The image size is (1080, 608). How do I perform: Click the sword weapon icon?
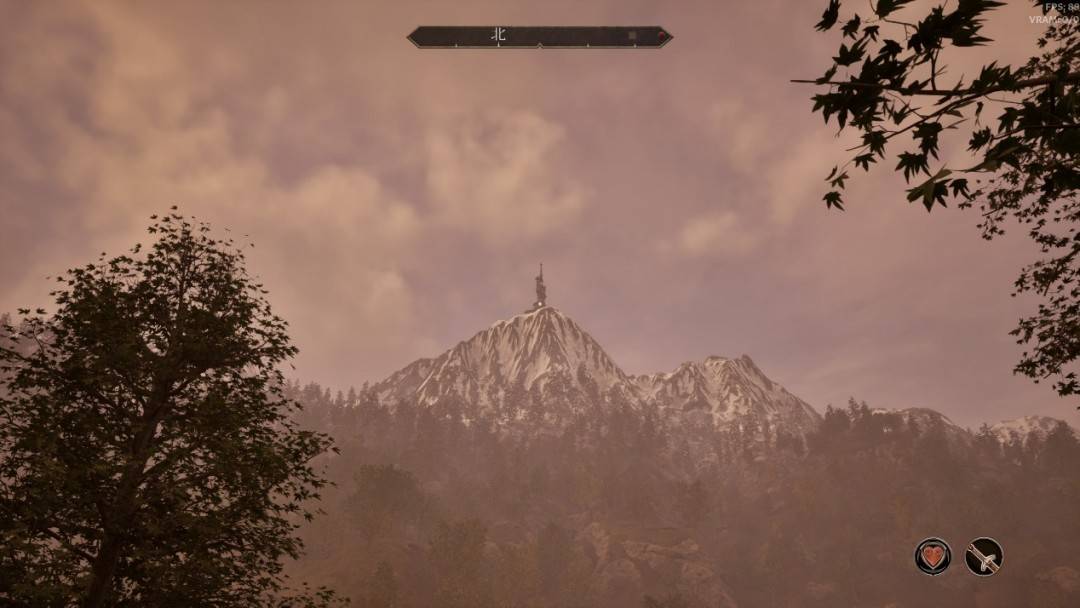(x=983, y=556)
